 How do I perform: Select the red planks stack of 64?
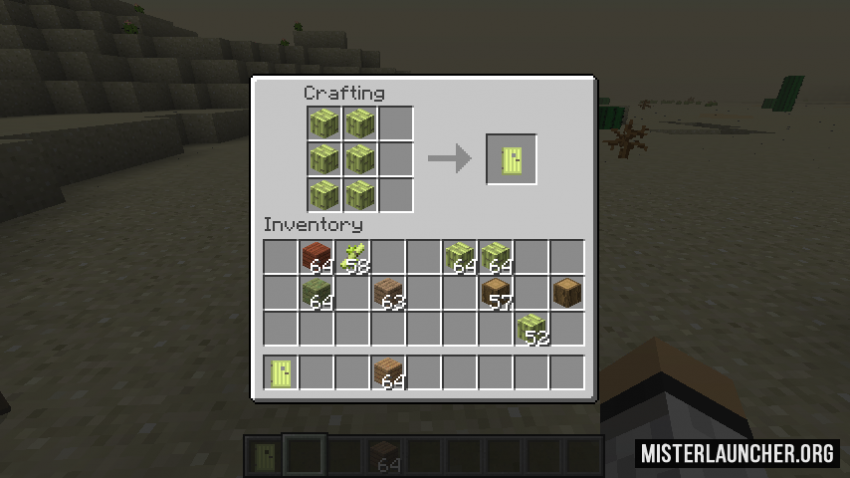pyautogui.click(x=318, y=258)
